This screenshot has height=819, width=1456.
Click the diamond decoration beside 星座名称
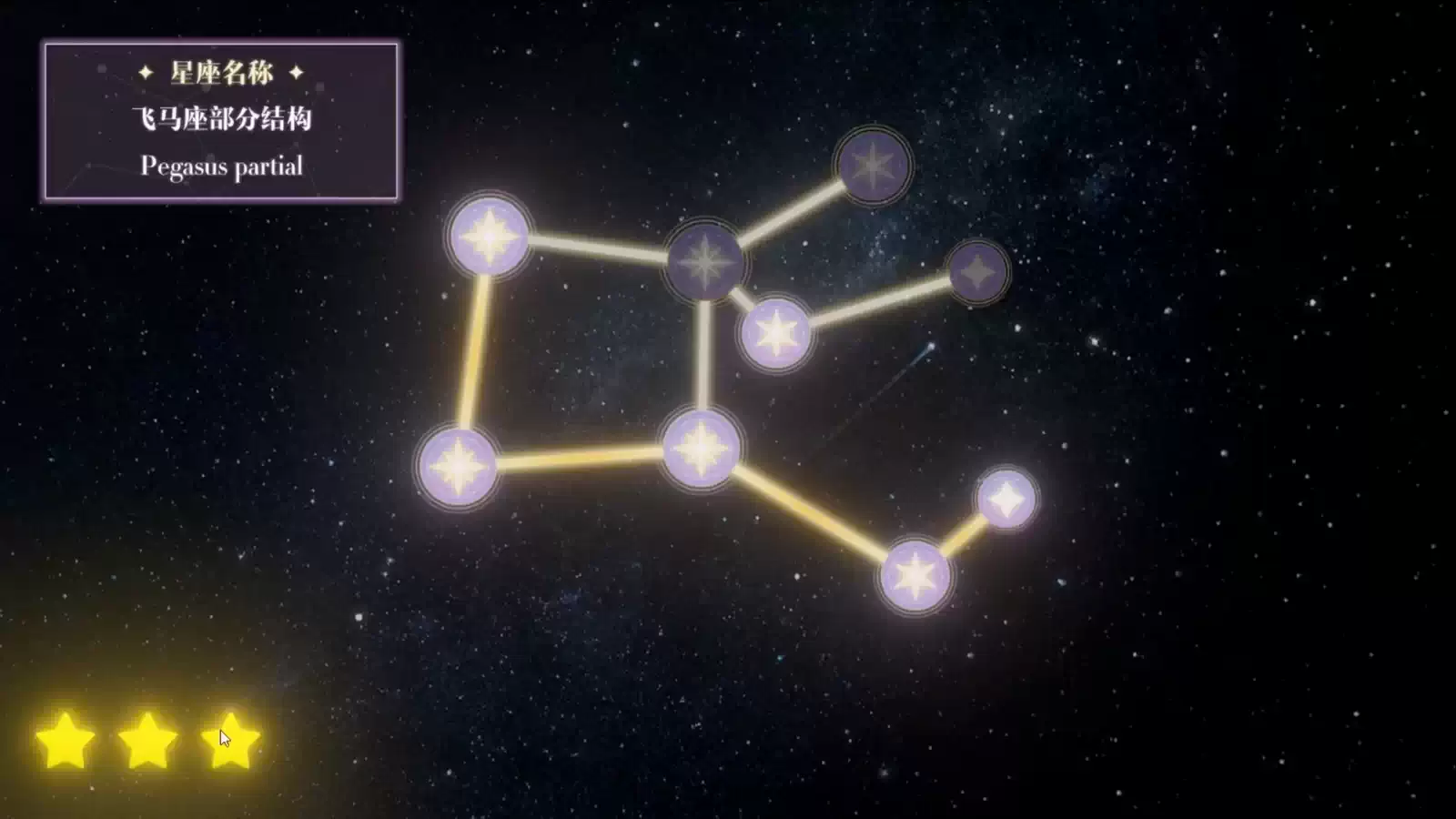point(145,73)
